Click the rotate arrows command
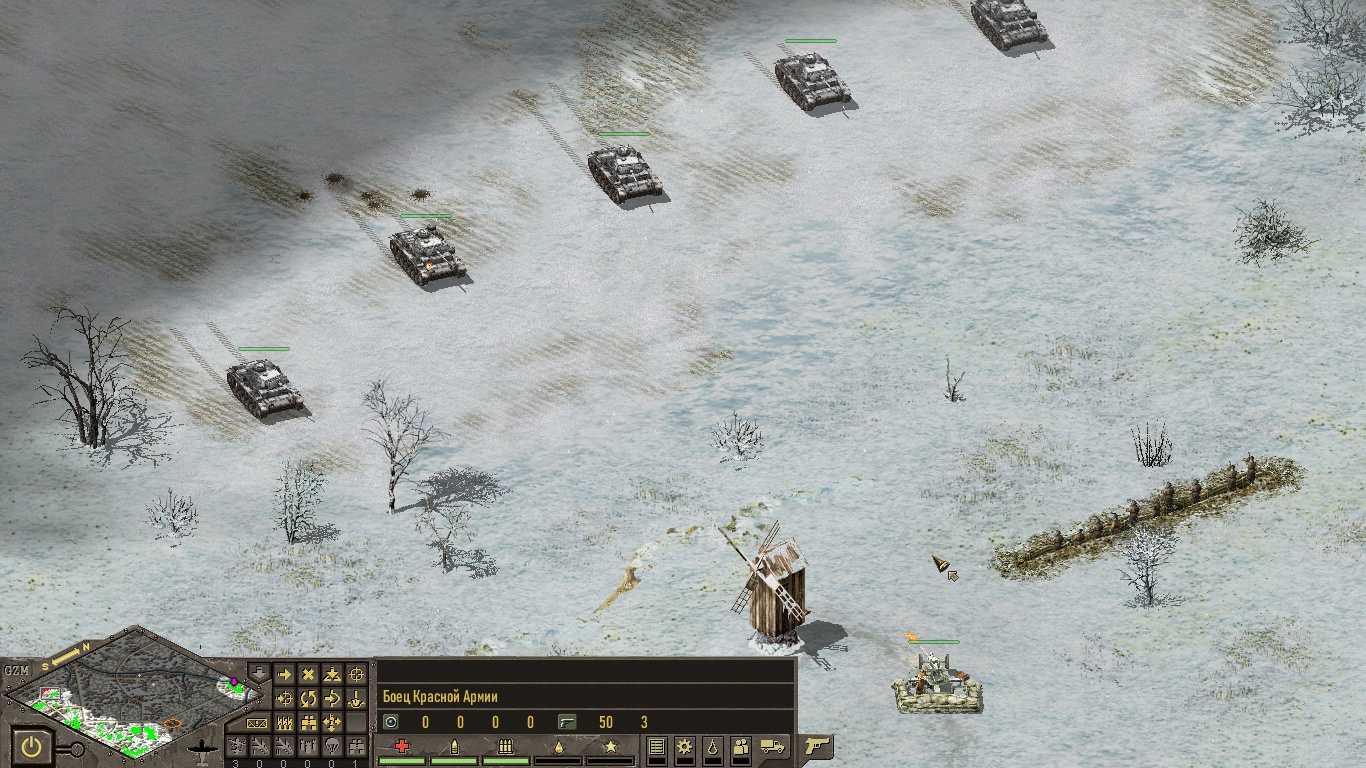This screenshot has width=1366, height=768. click(309, 698)
